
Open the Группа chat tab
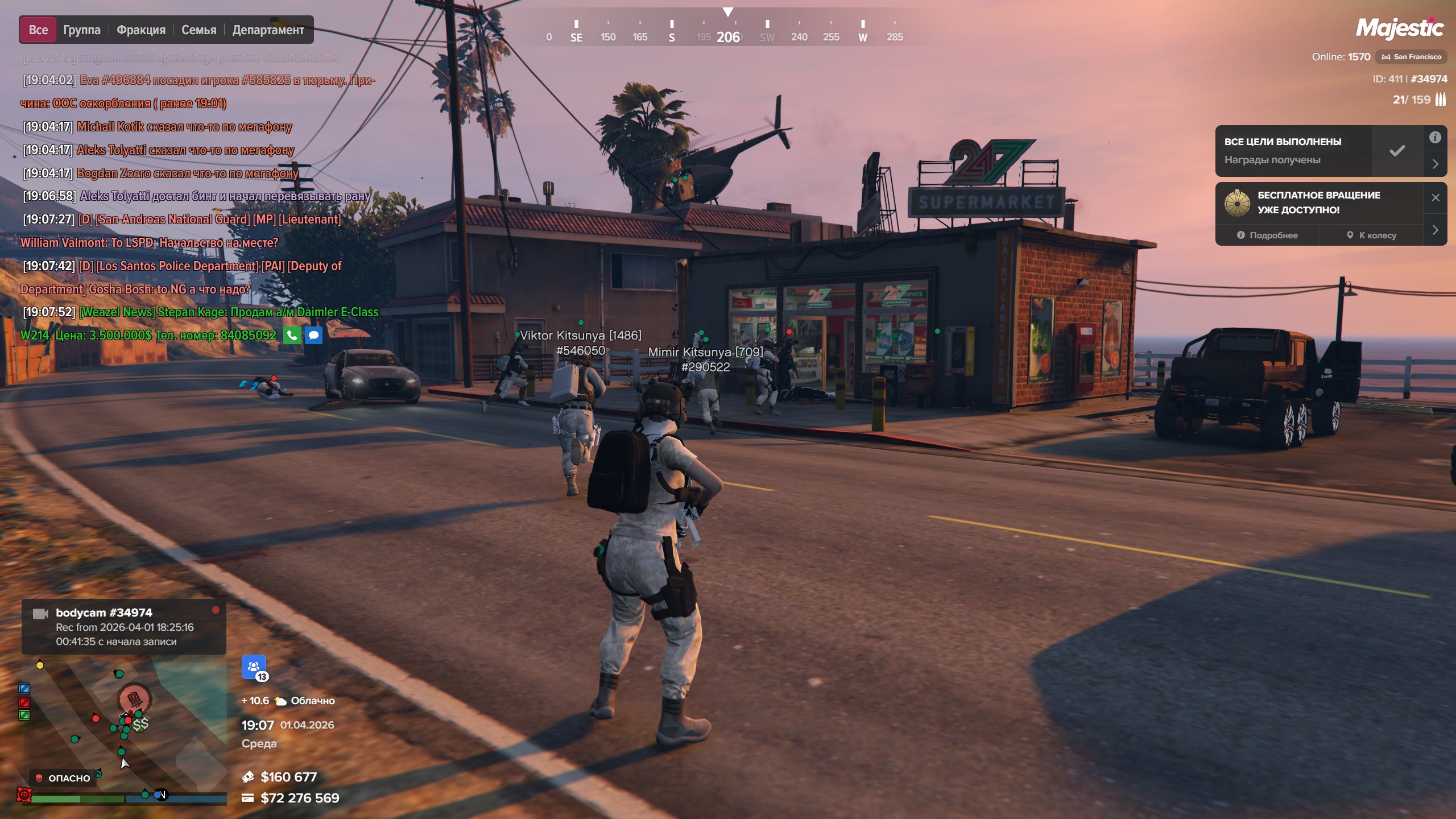click(81, 30)
